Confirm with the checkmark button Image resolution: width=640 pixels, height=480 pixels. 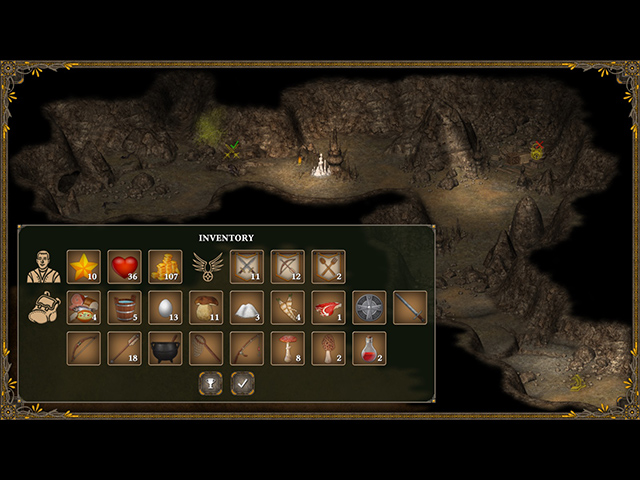[241, 382]
